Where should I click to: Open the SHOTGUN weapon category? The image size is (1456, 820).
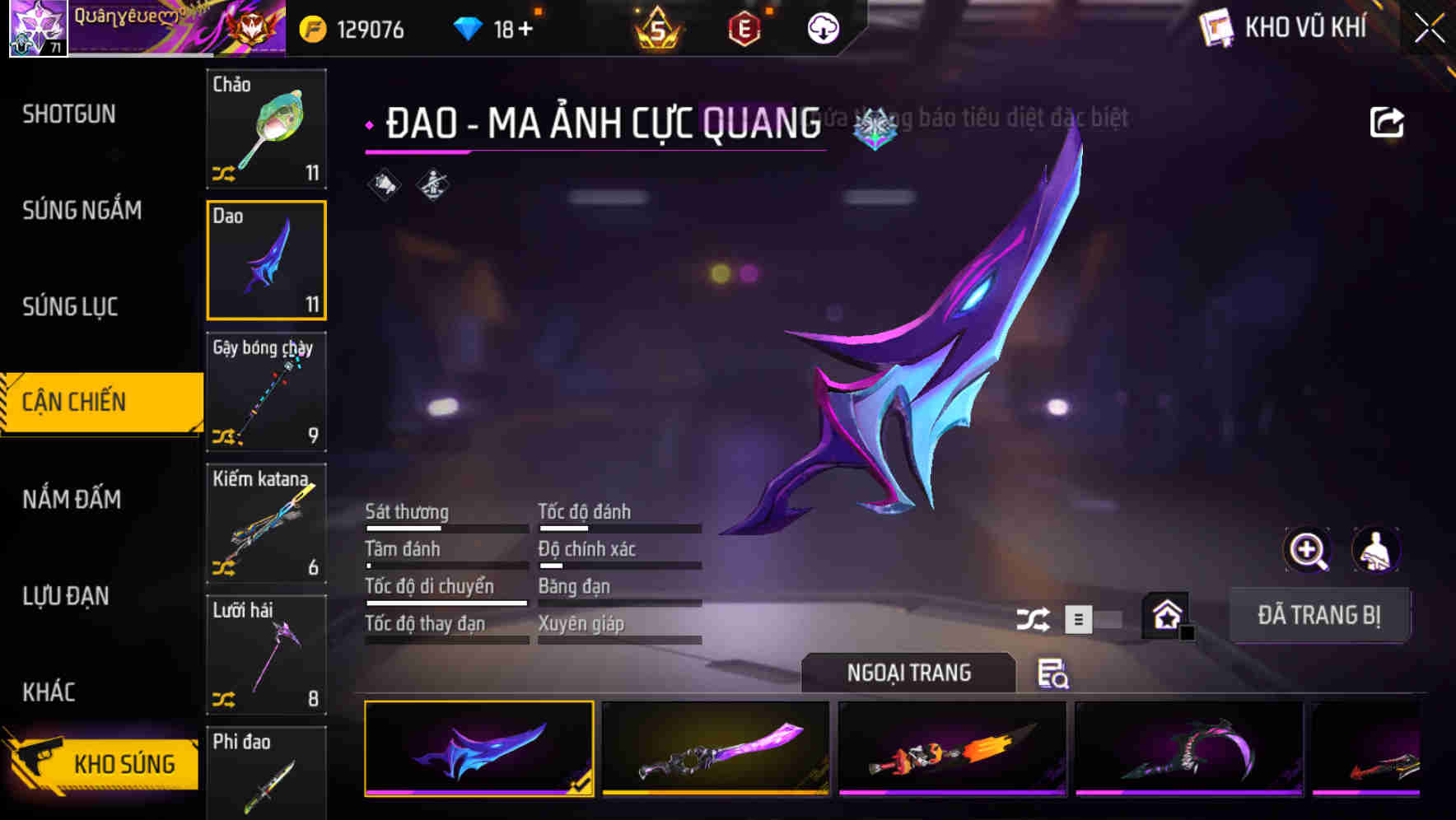pos(69,114)
